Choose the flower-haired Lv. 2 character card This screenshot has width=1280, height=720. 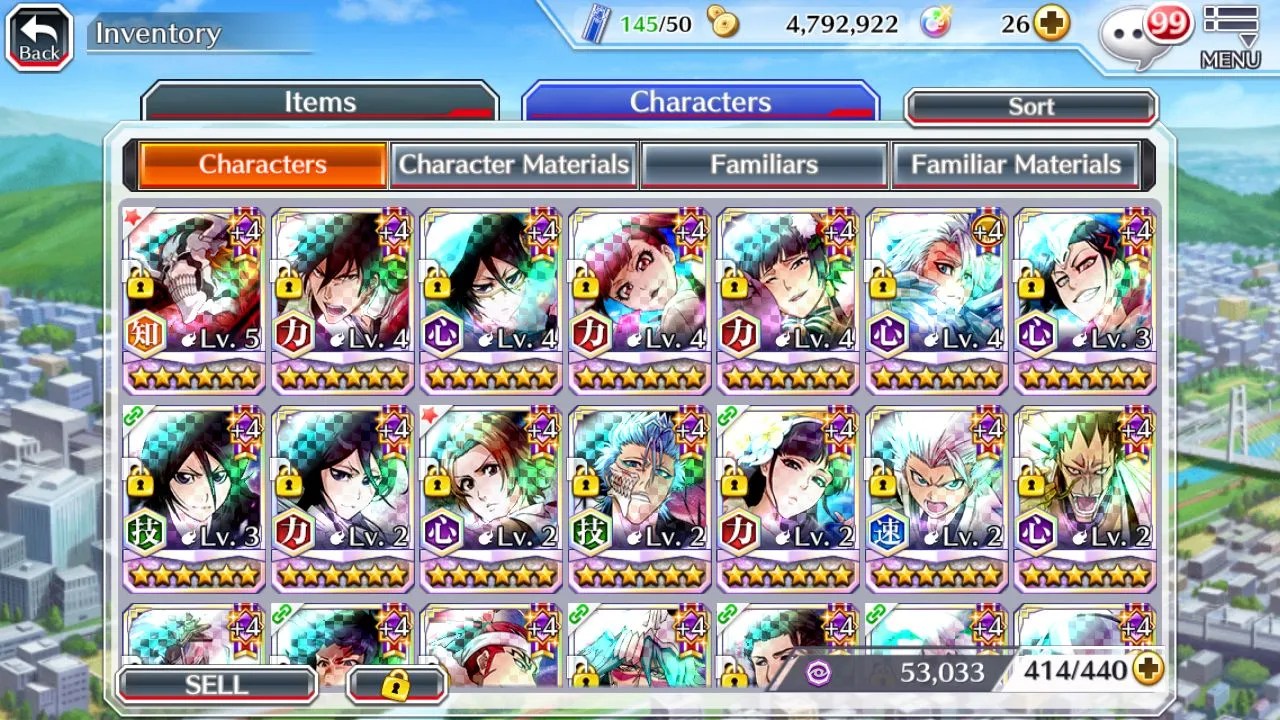pyautogui.click(x=788, y=498)
